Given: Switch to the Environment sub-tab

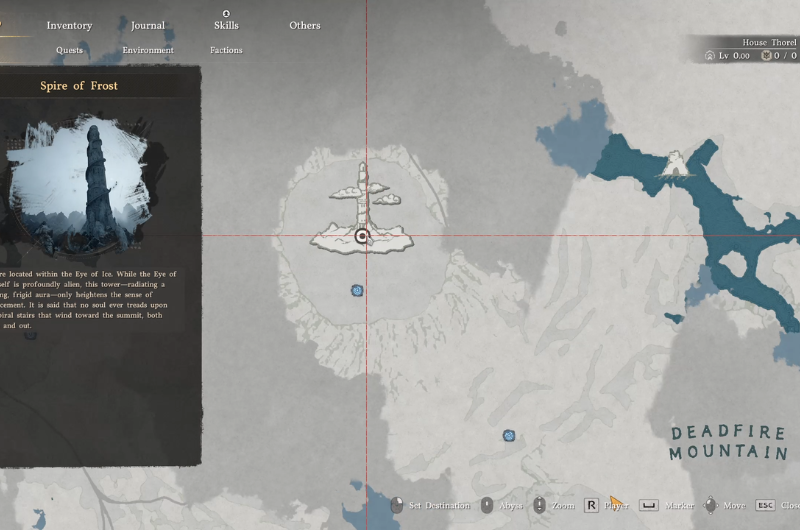Looking at the screenshot, I should point(148,50).
